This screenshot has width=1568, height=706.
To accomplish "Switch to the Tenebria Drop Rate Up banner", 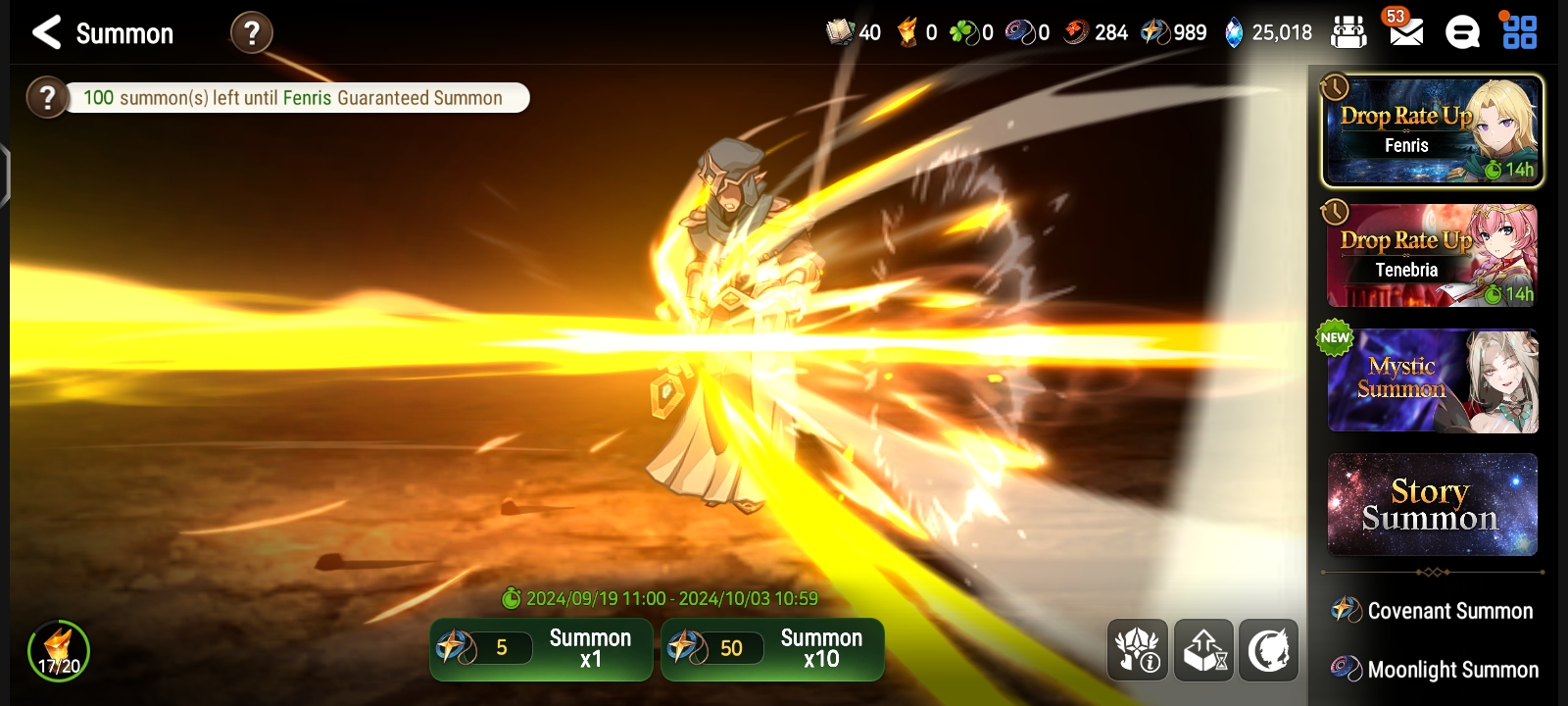I will click(x=1432, y=255).
